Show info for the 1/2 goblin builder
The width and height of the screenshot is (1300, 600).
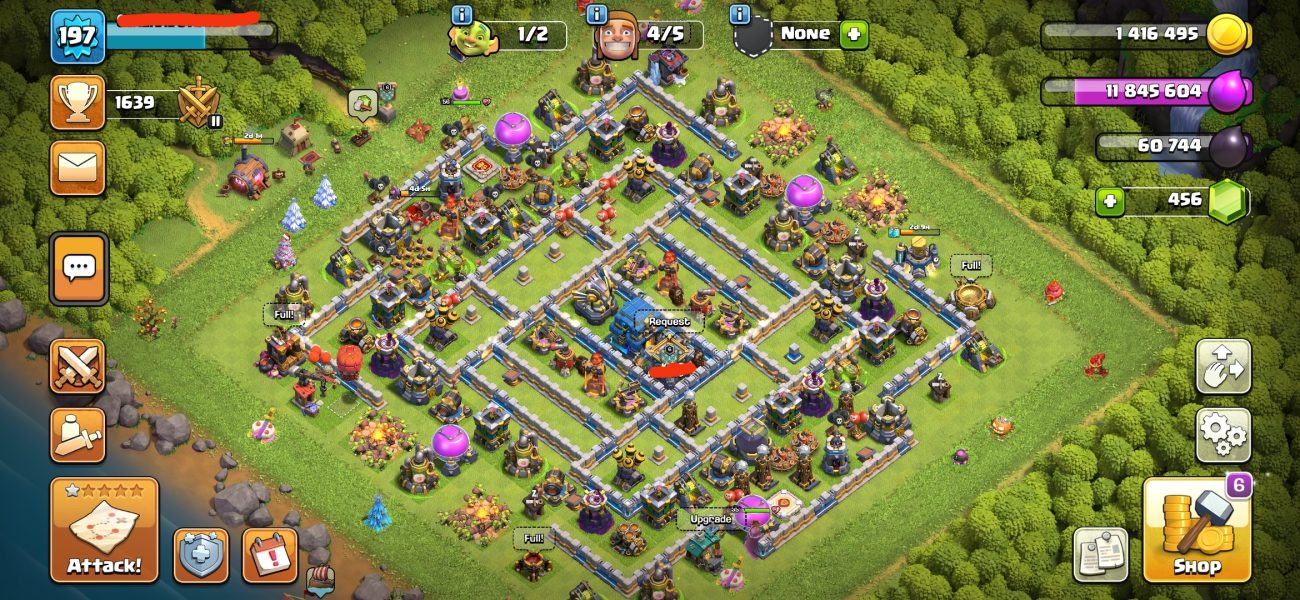pos(462,14)
